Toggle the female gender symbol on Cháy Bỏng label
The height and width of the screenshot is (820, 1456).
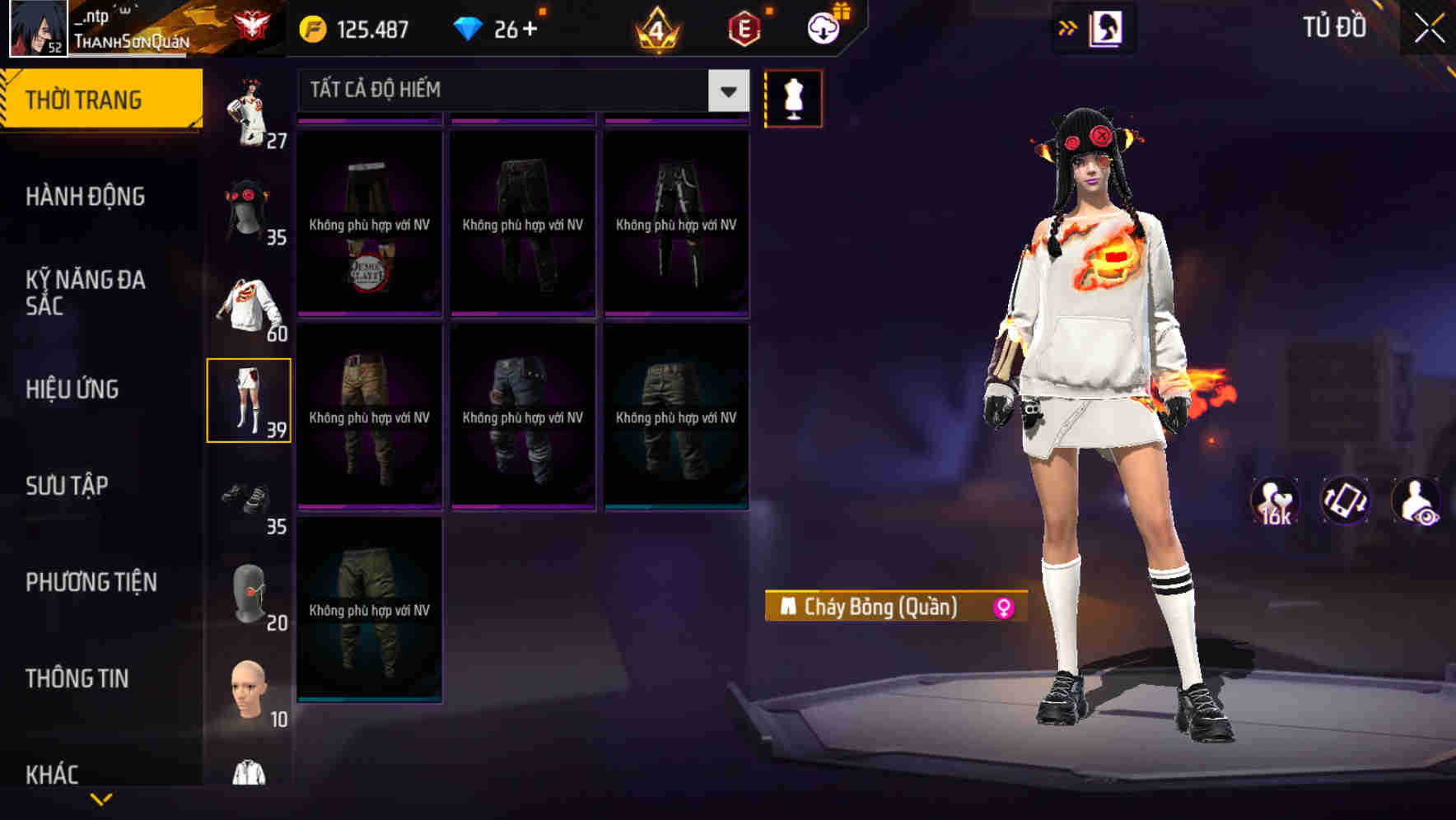(1003, 609)
